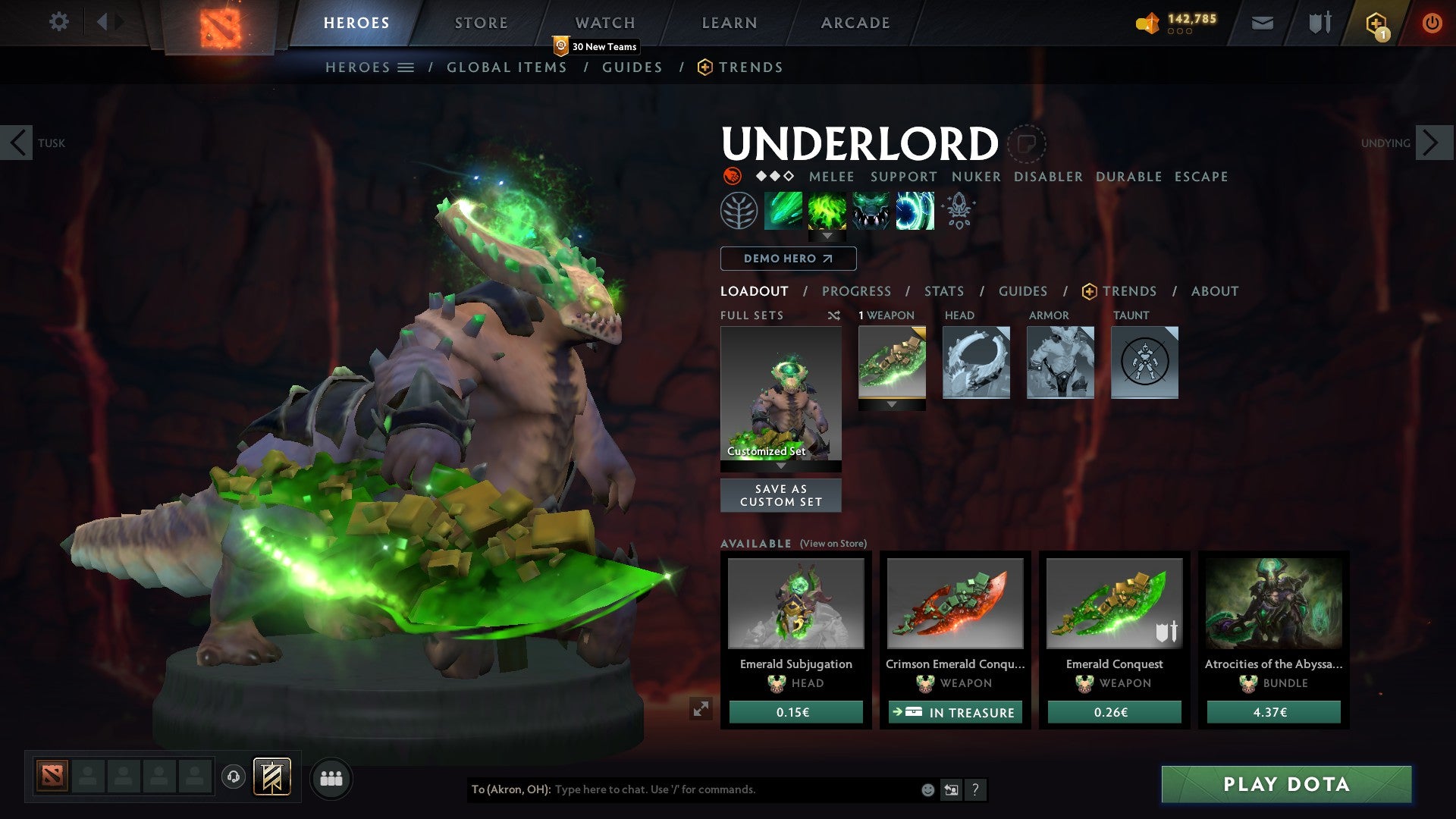Toggle the emoticon picker in chat bar
1456x819 pixels.
[x=927, y=789]
